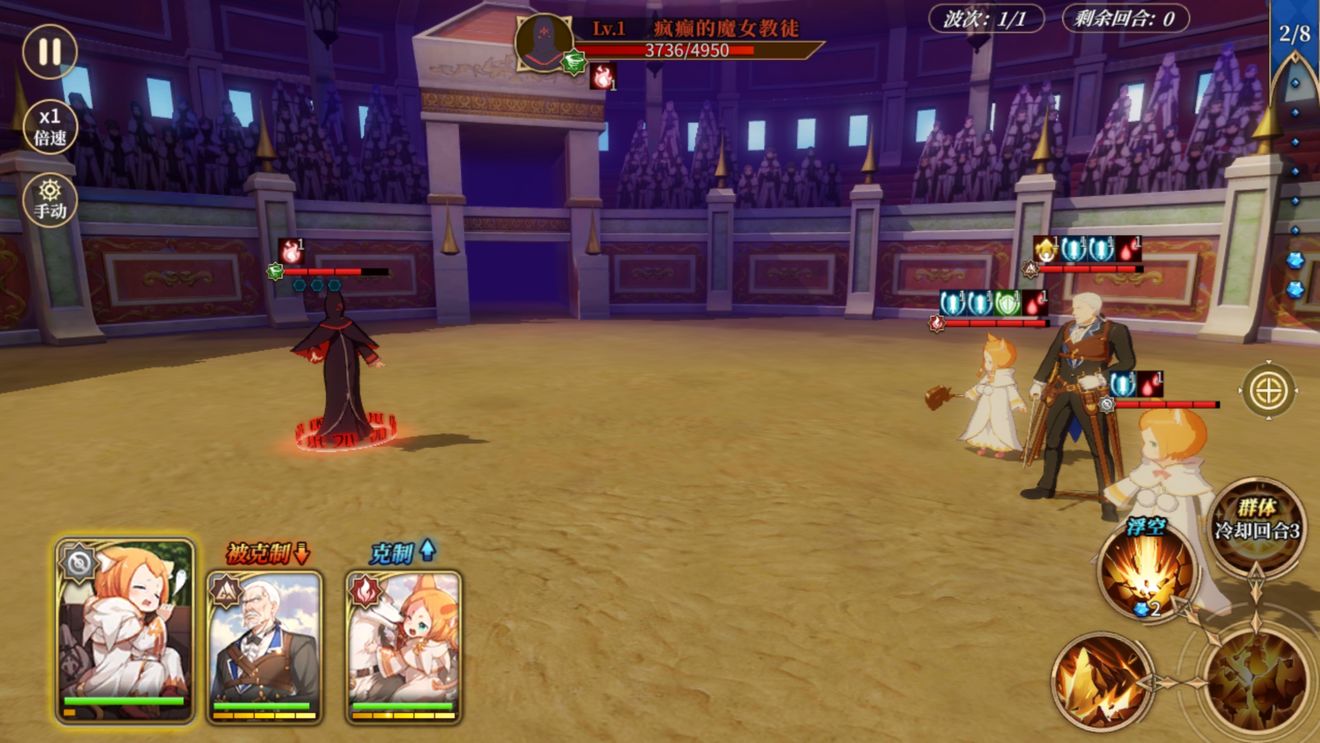Pause the battle
Viewport: 1320px width, 743px height.
coord(49,51)
